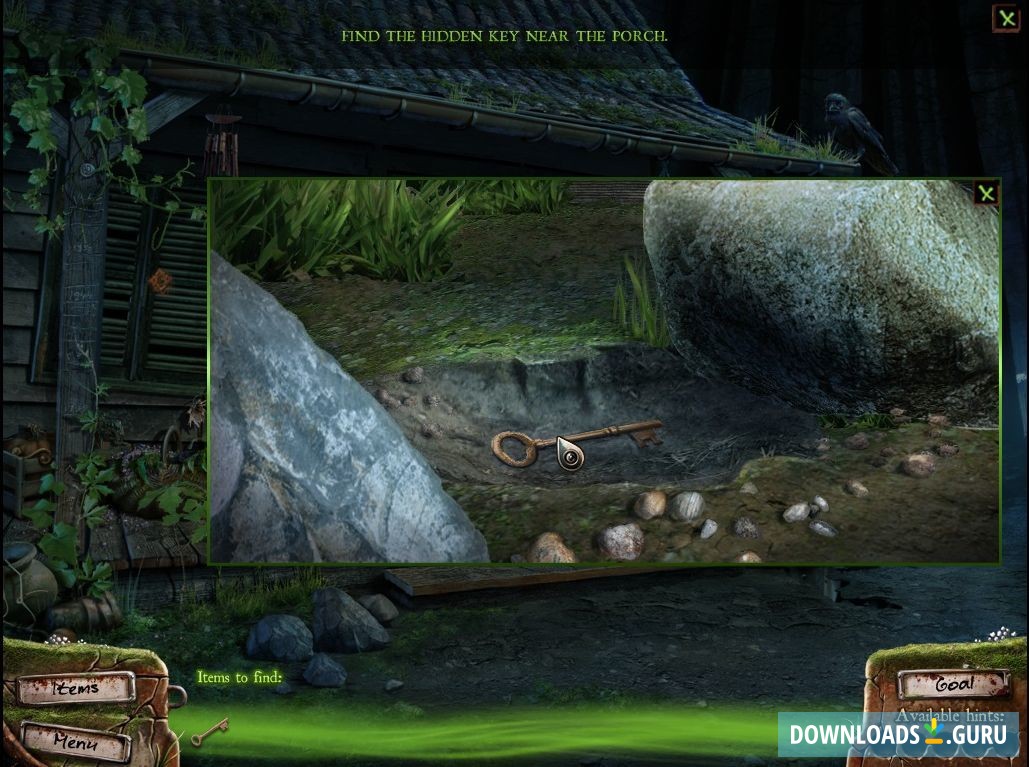Show the current Goal
Viewport: 1029px width, 767px height.
[953, 685]
